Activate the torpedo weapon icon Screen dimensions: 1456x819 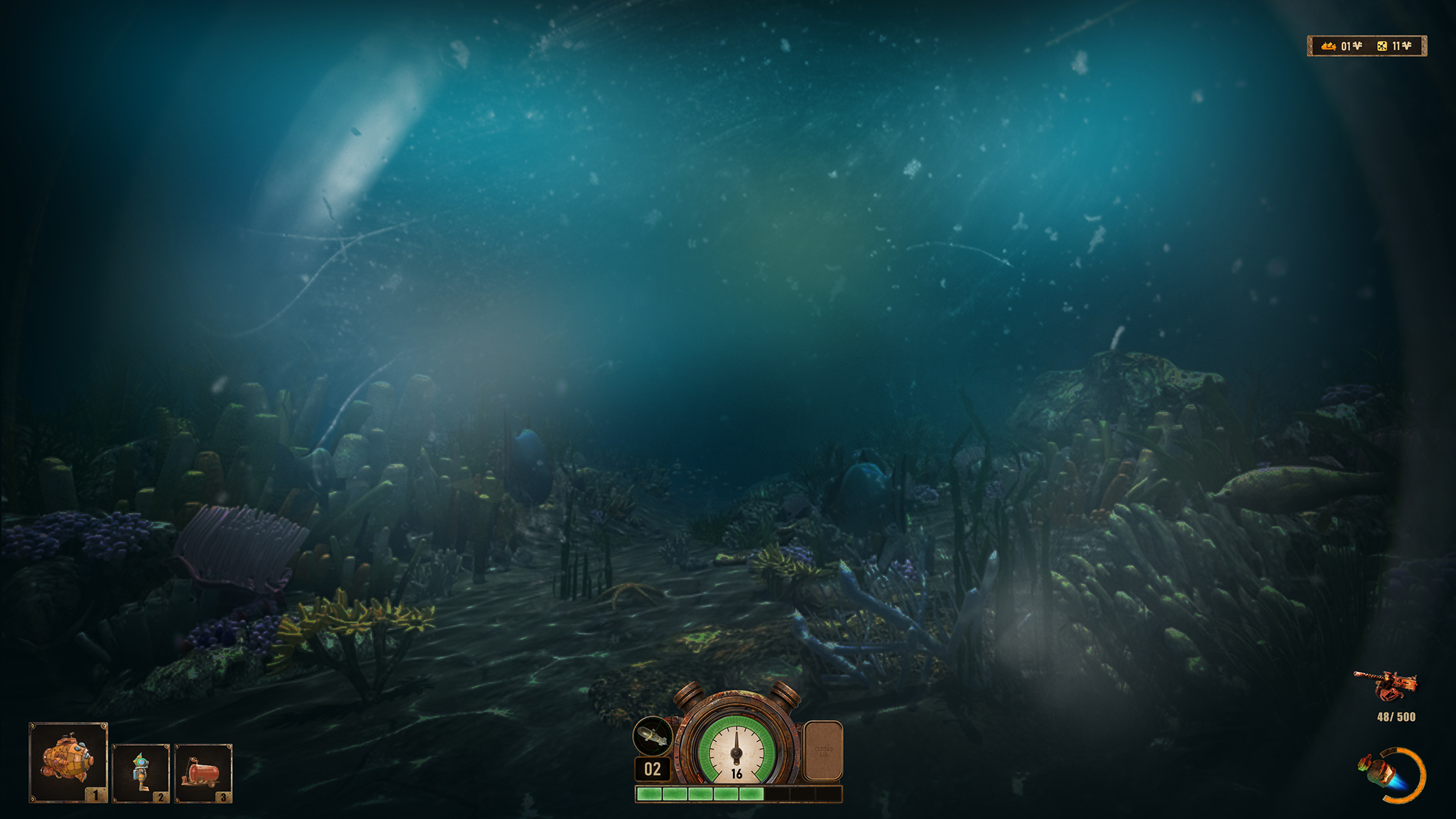tap(653, 737)
